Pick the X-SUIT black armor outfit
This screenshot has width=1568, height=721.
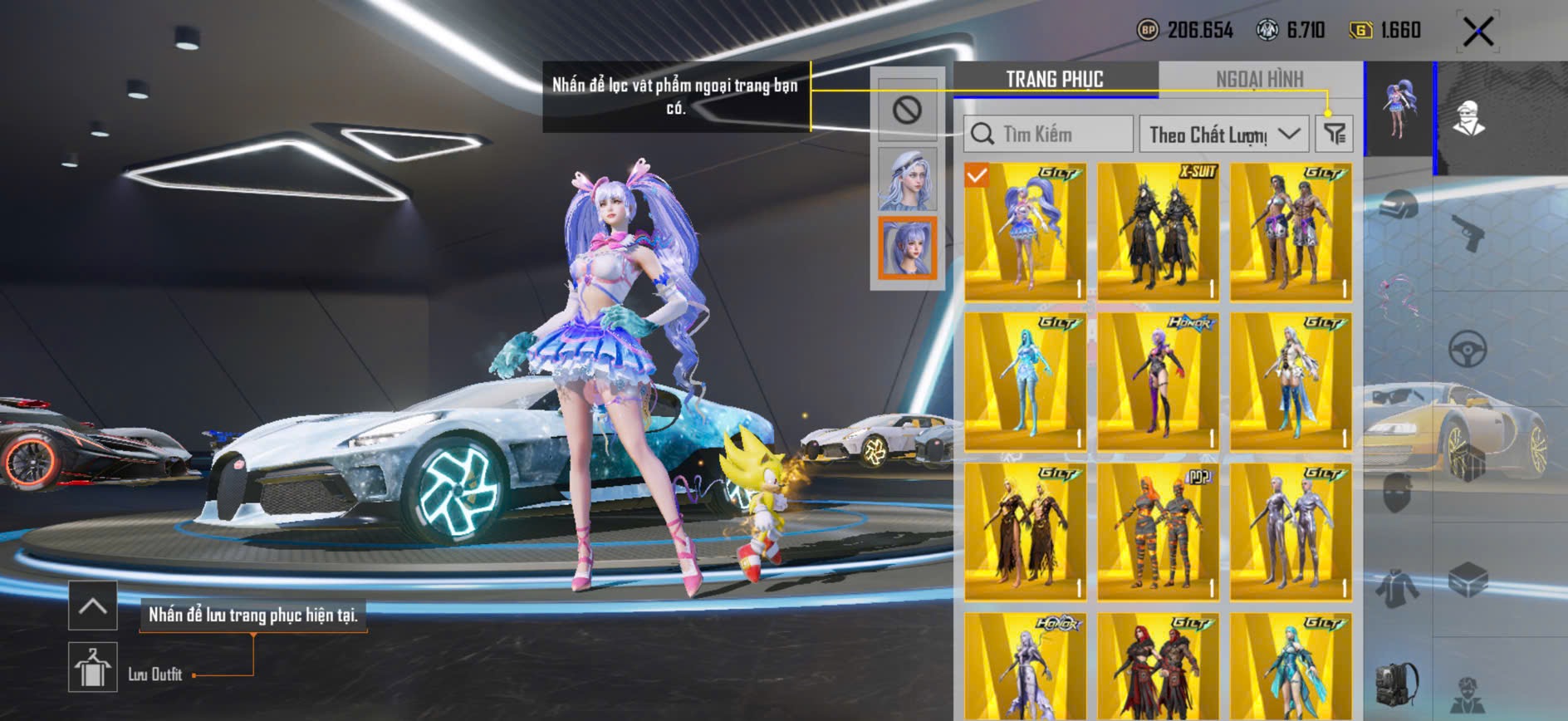tap(1158, 231)
